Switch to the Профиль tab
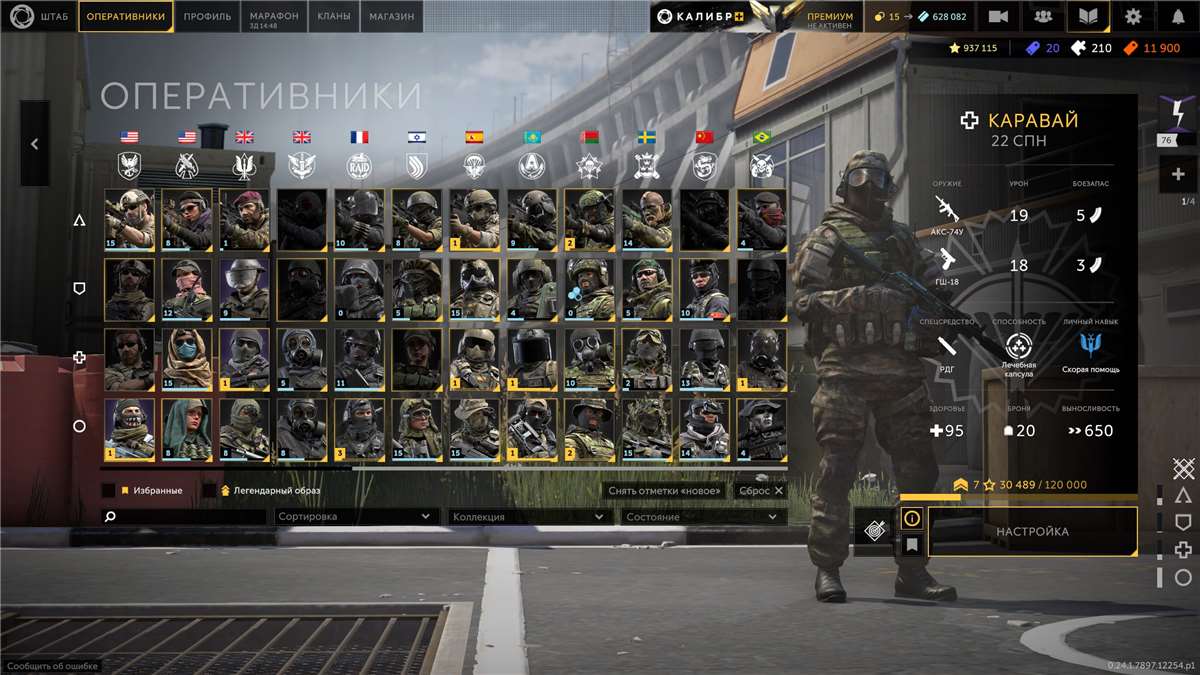Screen dimensions: 1200x675 (x=208, y=16)
